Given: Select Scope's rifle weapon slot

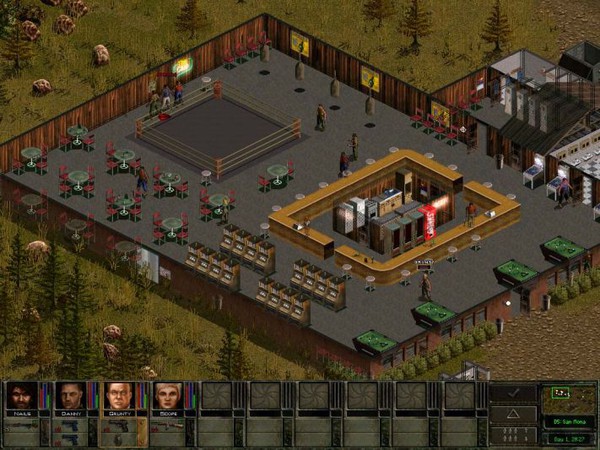Looking at the screenshot, I should click(x=170, y=425).
